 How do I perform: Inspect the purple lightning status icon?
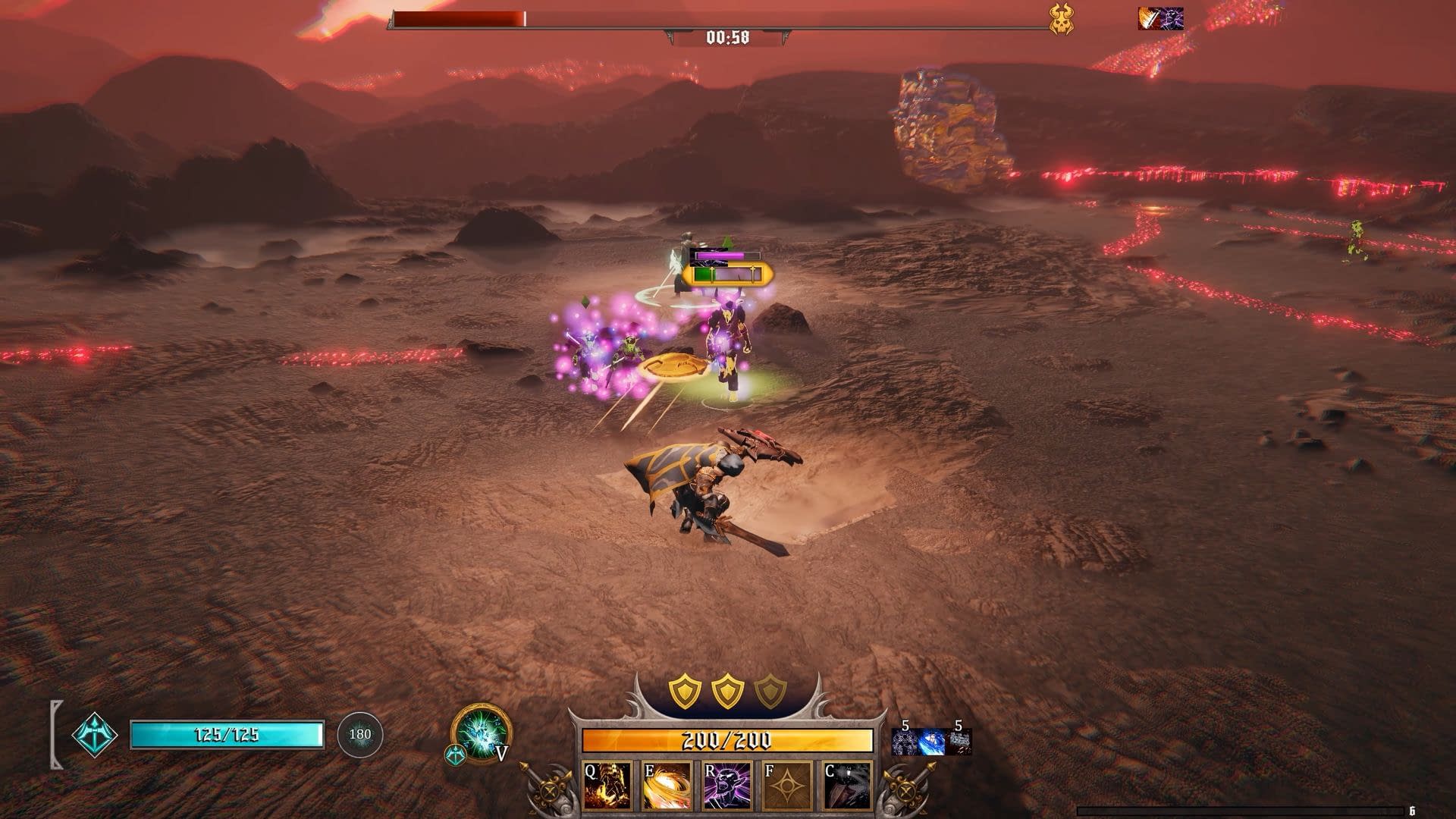[x=1172, y=18]
